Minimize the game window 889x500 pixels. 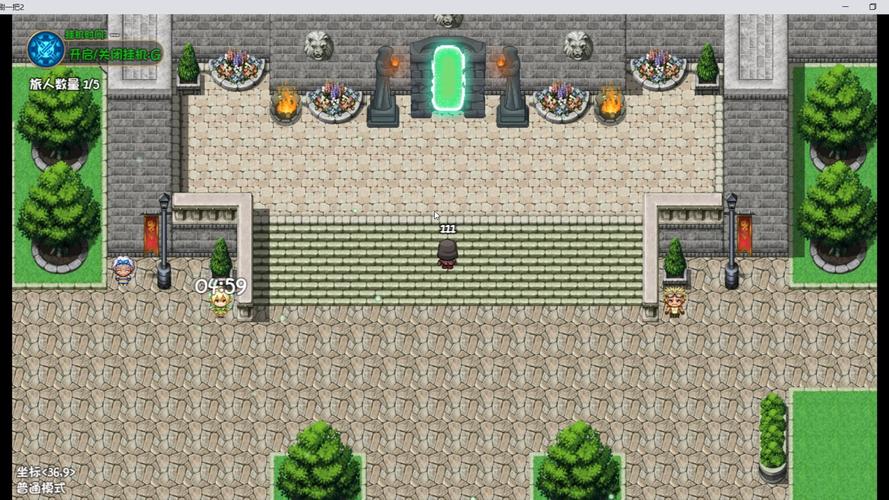click(x=845, y=6)
